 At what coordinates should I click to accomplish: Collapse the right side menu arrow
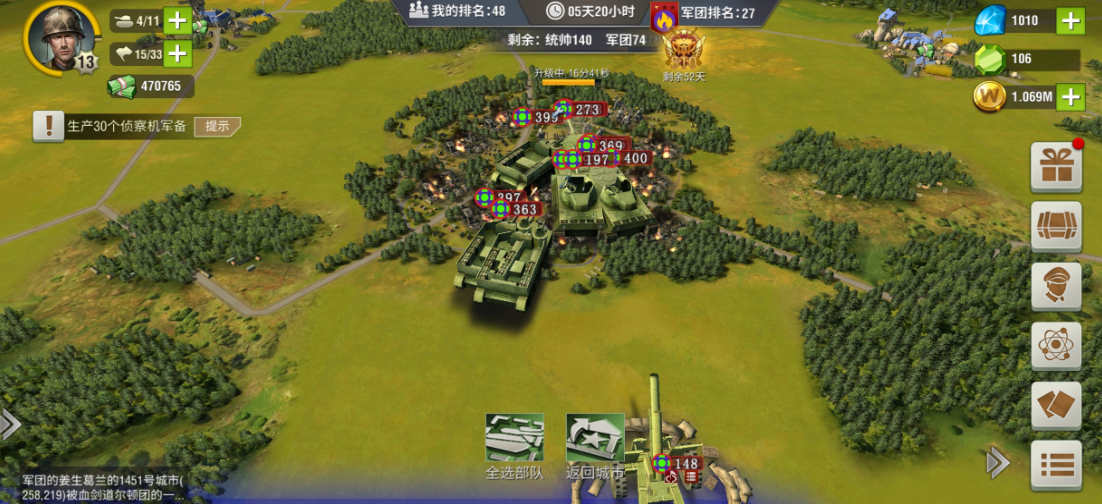click(997, 461)
